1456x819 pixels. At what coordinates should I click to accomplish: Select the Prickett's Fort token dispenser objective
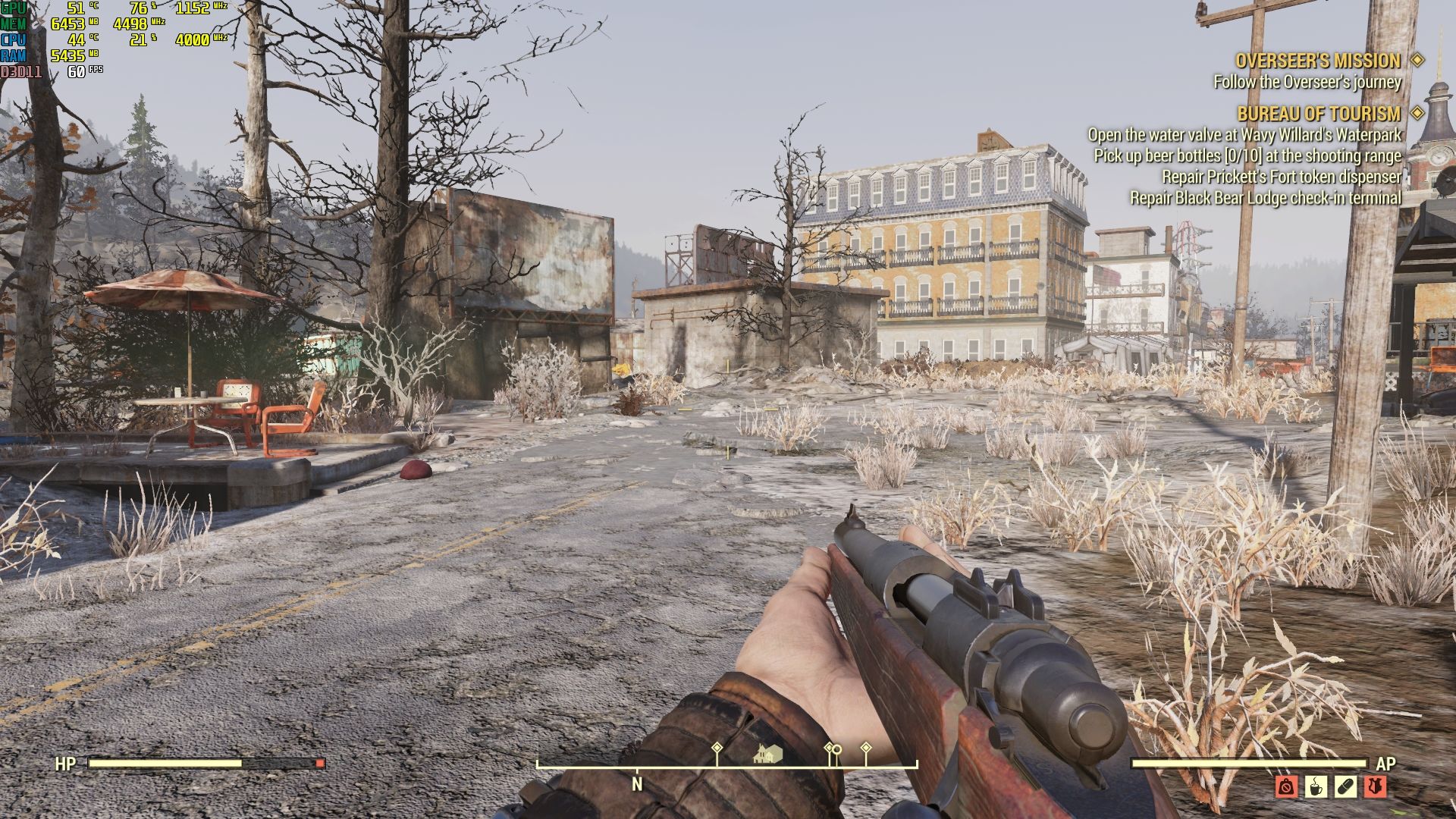[1282, 177]
